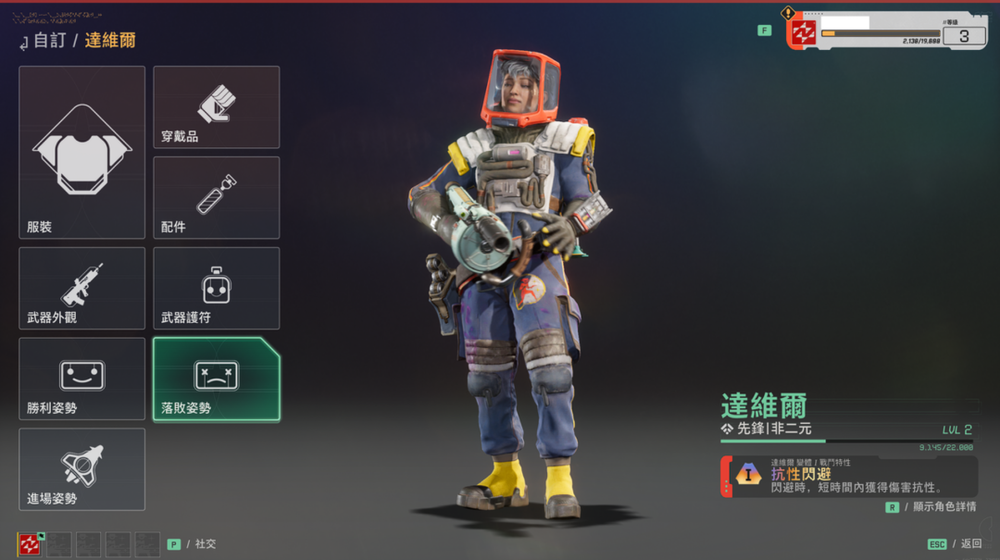The height and width of the screenshot is (560, 1000).
Task: Open the 配件 accessories tile
Action: (x=216, y=197)
